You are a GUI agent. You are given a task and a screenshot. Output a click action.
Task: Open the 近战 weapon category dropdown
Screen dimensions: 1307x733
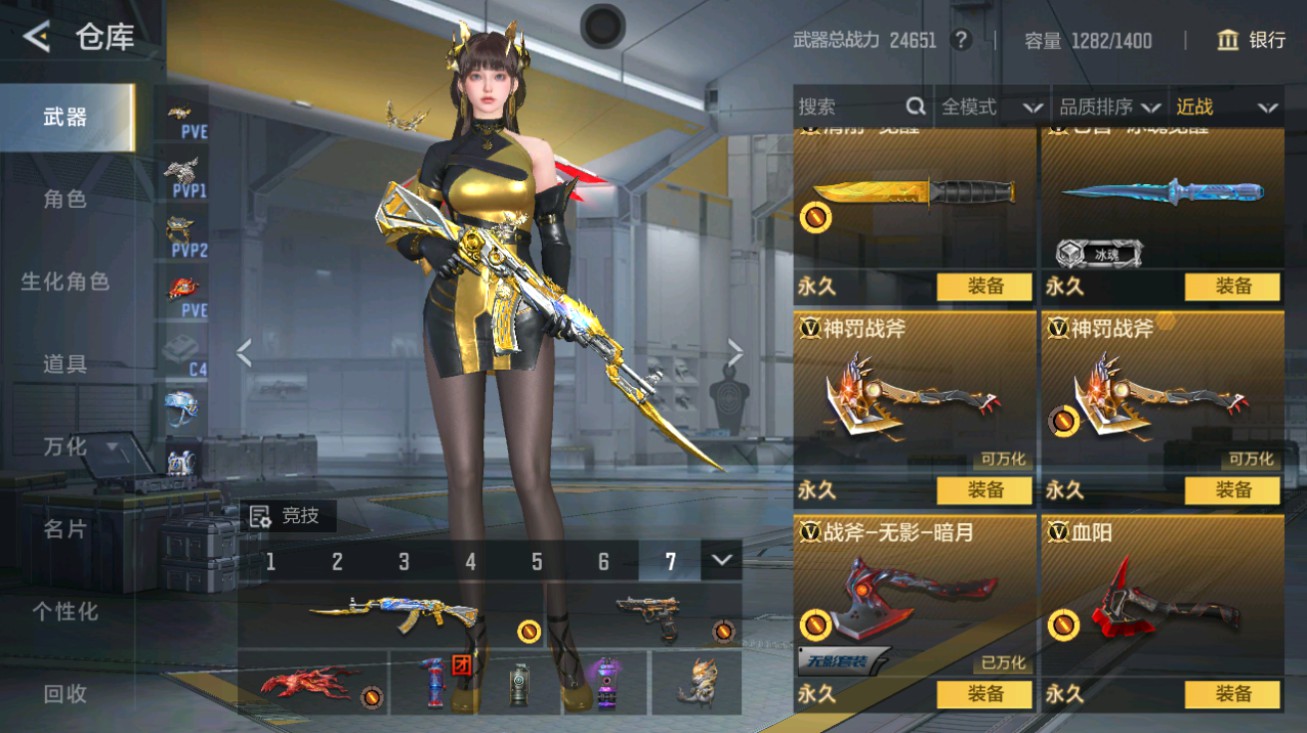click(x=1225, y=106)
